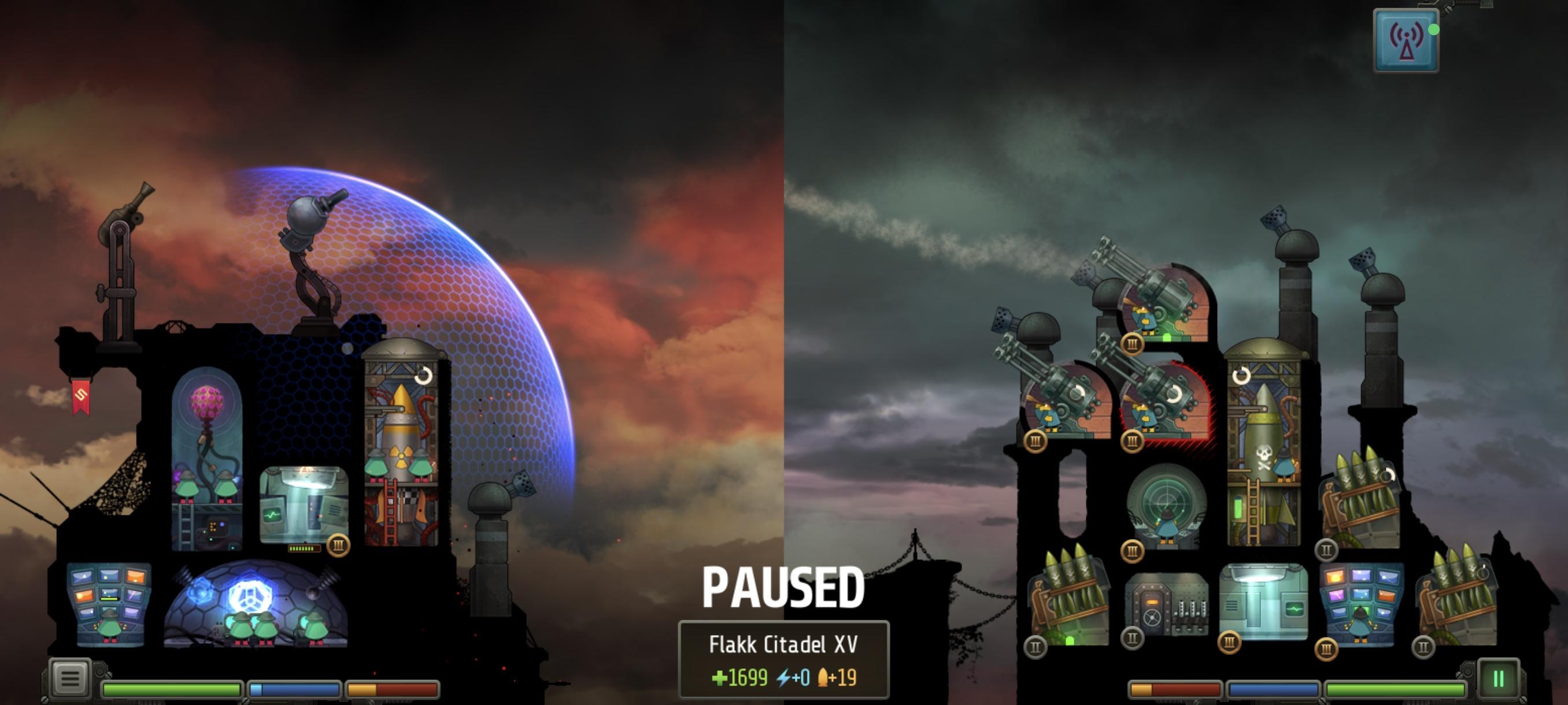Tap the radio broadcast antenna icon
This screenshot has height=705, width=1568.
(x=1406, y=39)
